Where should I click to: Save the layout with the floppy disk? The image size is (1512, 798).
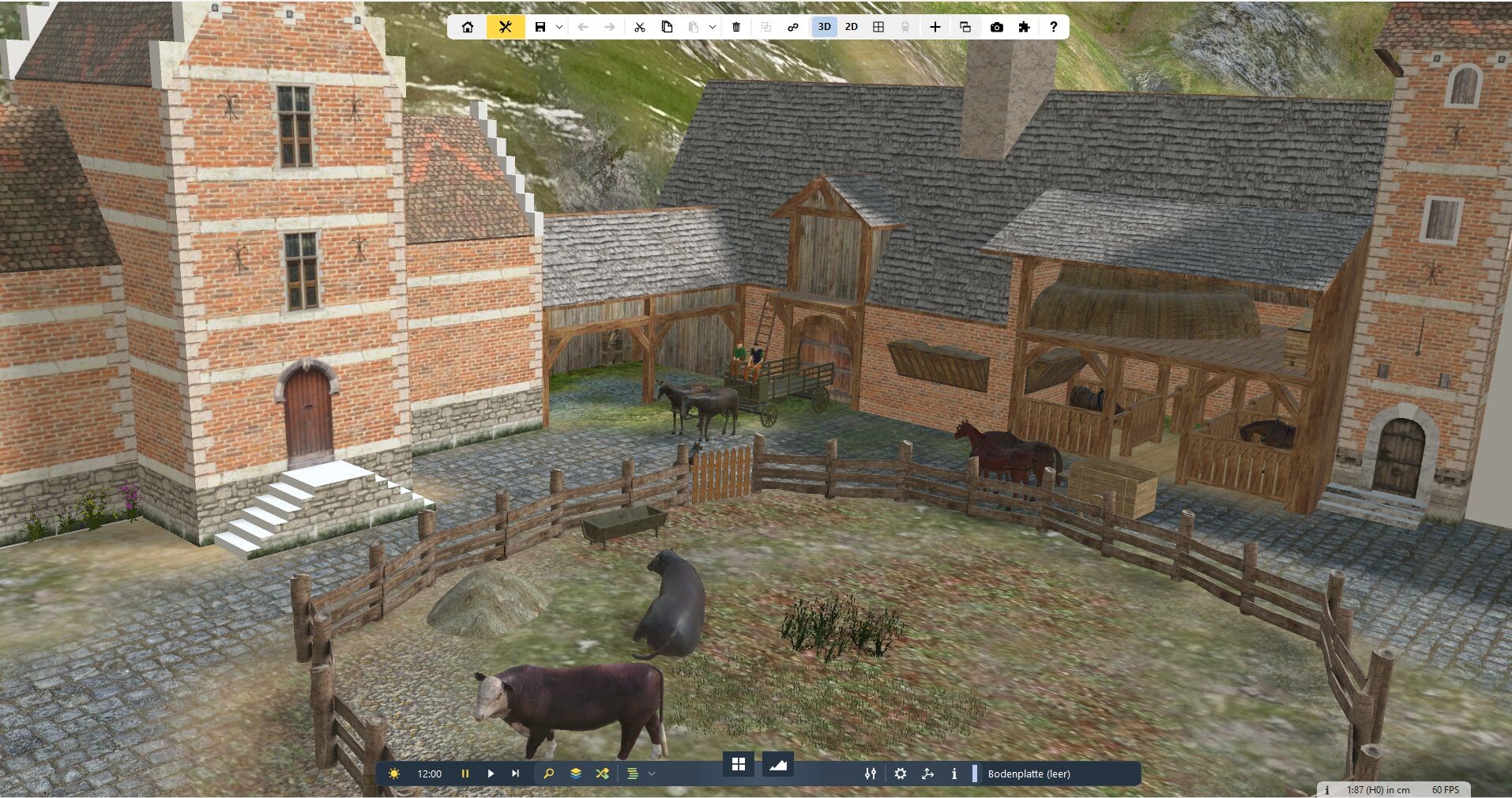point(540,27)
